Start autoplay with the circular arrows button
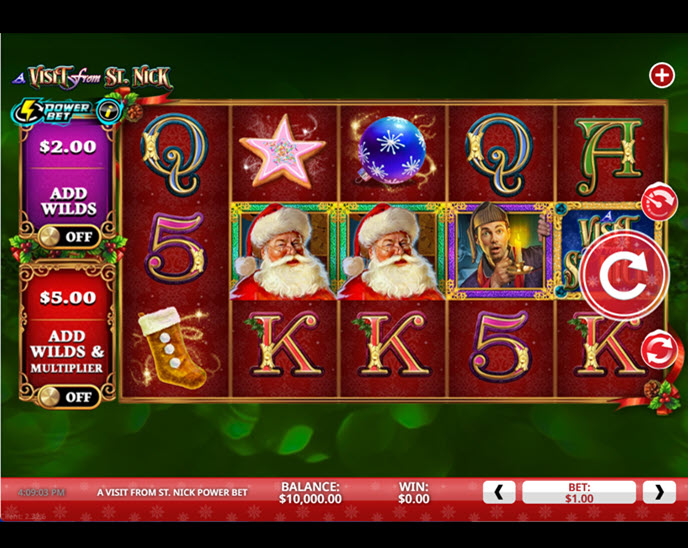This screenshot has width=688, height=548. pyautogui.click(x=659, y=350)
